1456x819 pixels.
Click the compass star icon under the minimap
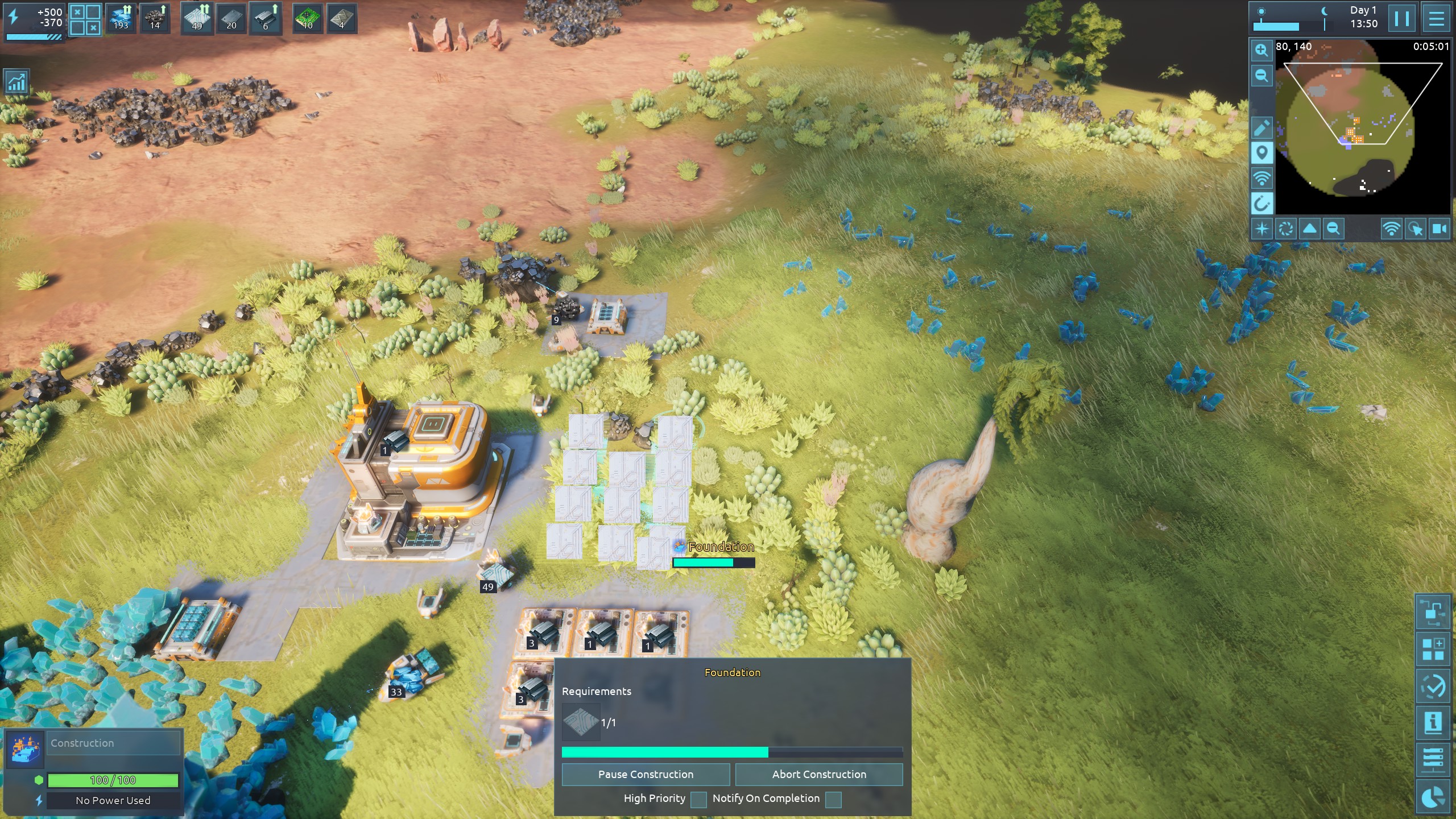(1262, 229)
